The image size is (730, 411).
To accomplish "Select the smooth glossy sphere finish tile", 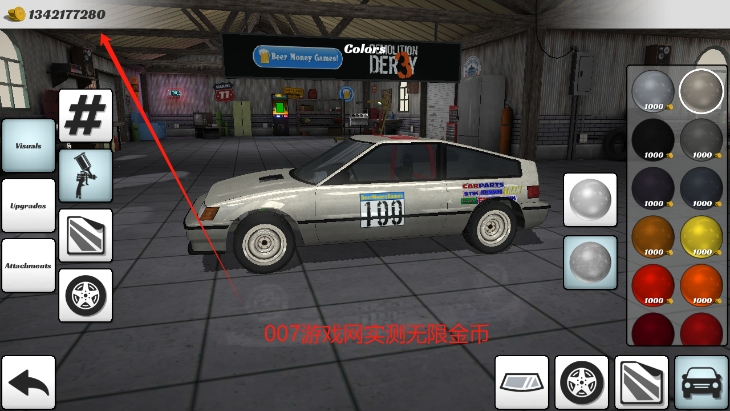I will pyautogui.click(x=590, y=200).
